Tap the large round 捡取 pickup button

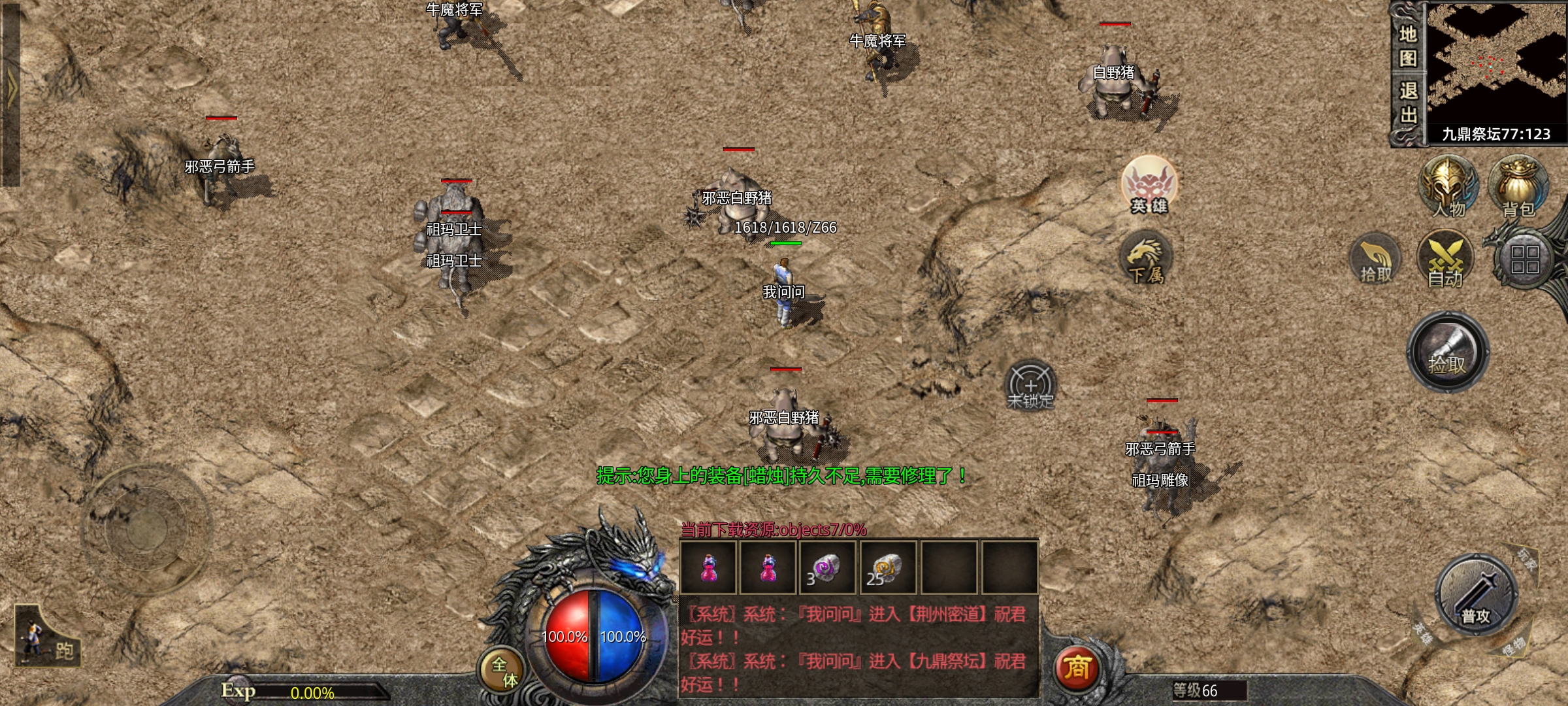[1448, 352]
